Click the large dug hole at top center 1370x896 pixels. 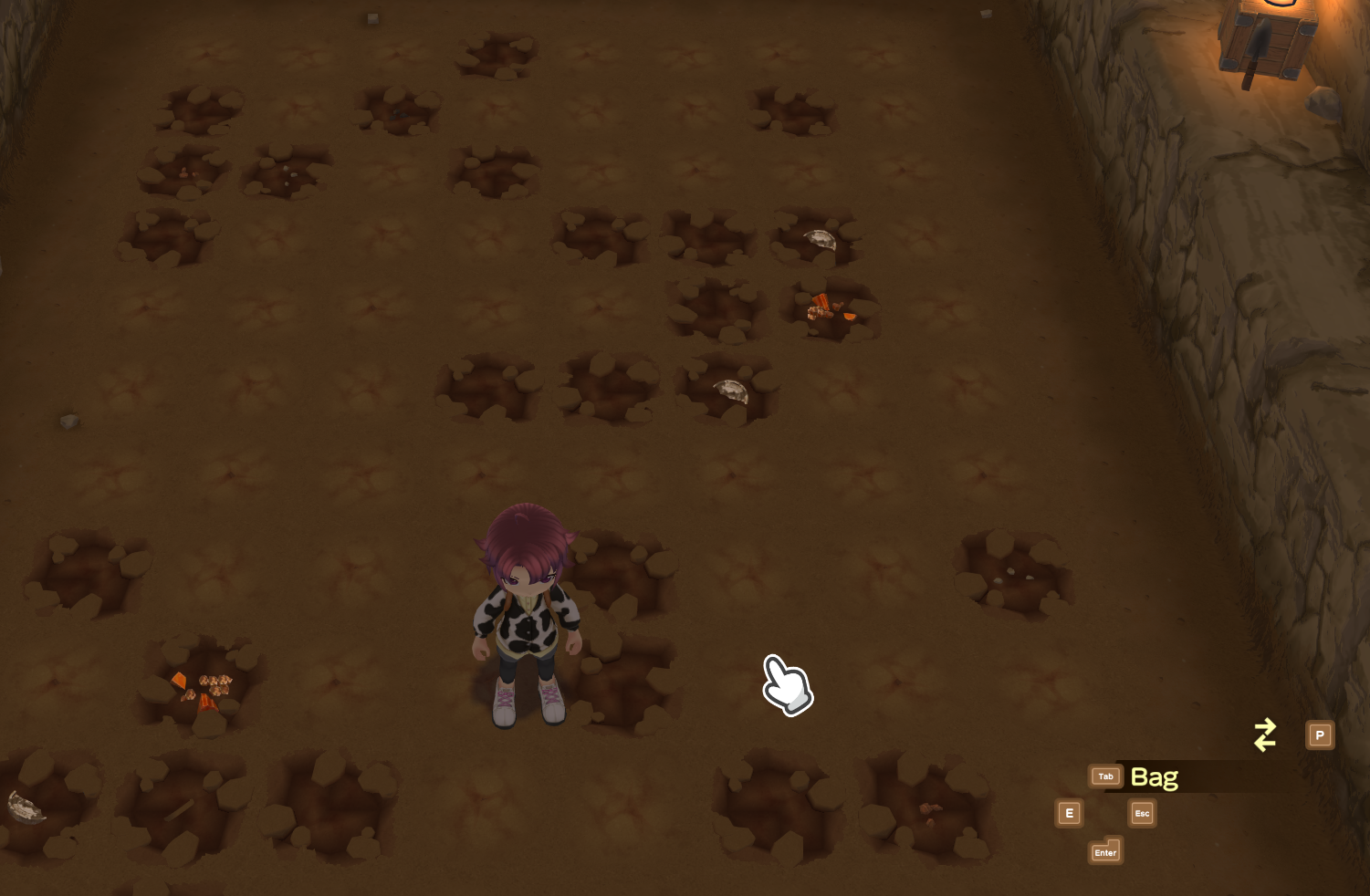(497, 55)
